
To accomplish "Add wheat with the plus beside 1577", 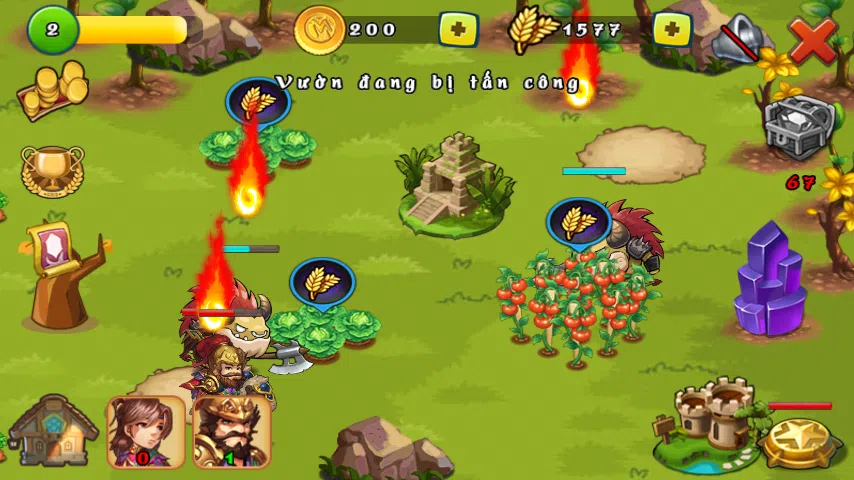I will pos(672,29).
